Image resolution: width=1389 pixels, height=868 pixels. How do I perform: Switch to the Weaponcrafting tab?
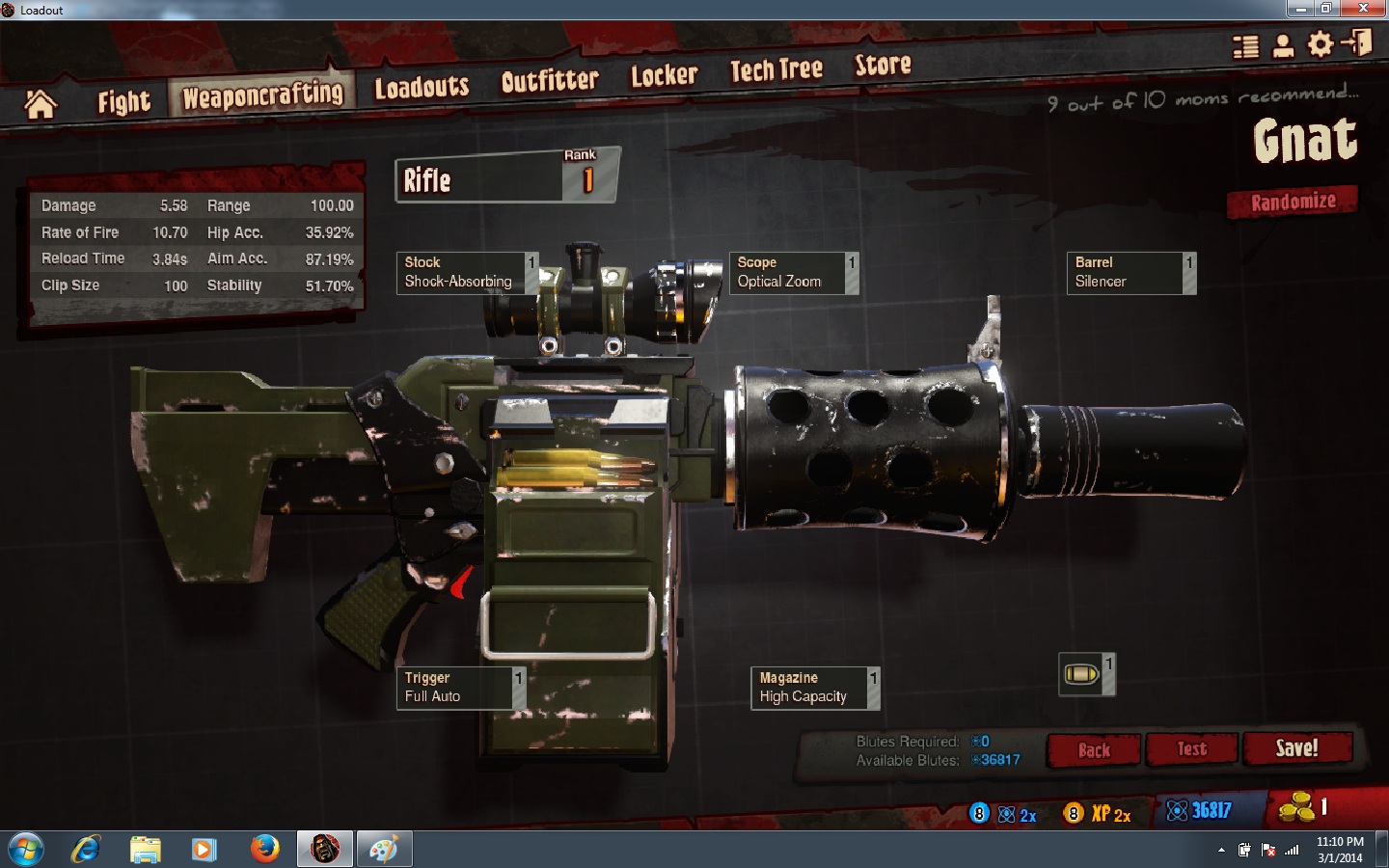(x=262, y=95)
